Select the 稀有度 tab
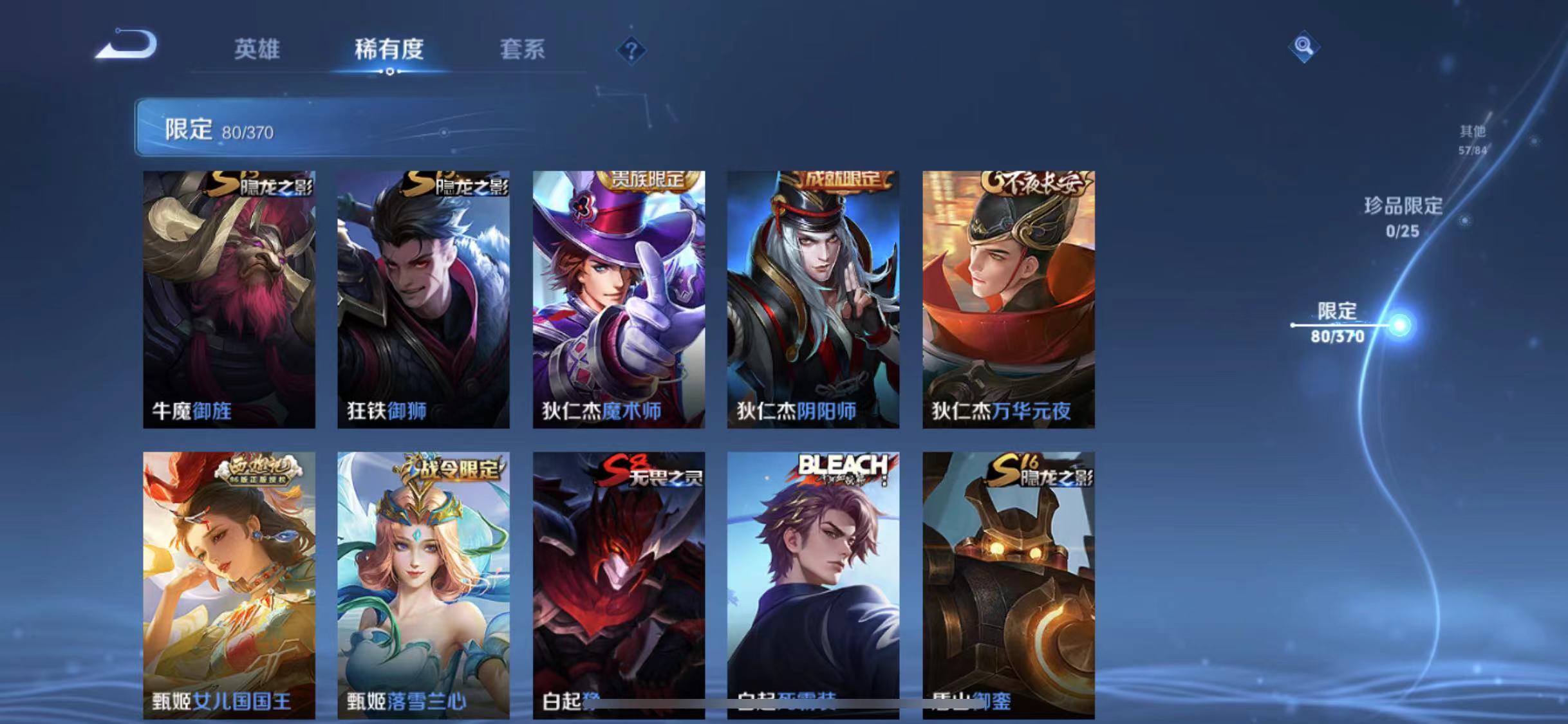 388,50
